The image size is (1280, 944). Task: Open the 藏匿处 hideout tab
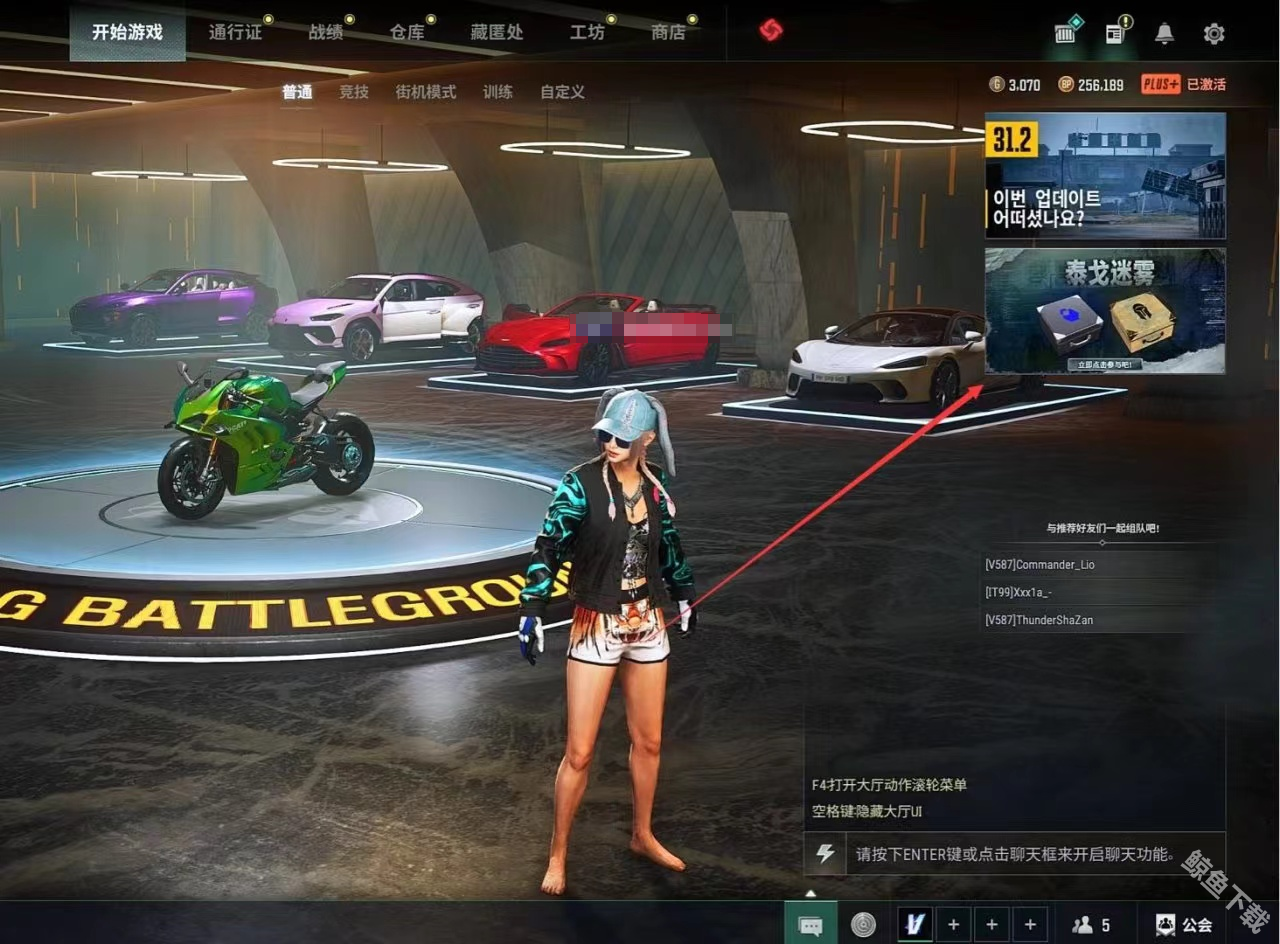pos(497,32)
